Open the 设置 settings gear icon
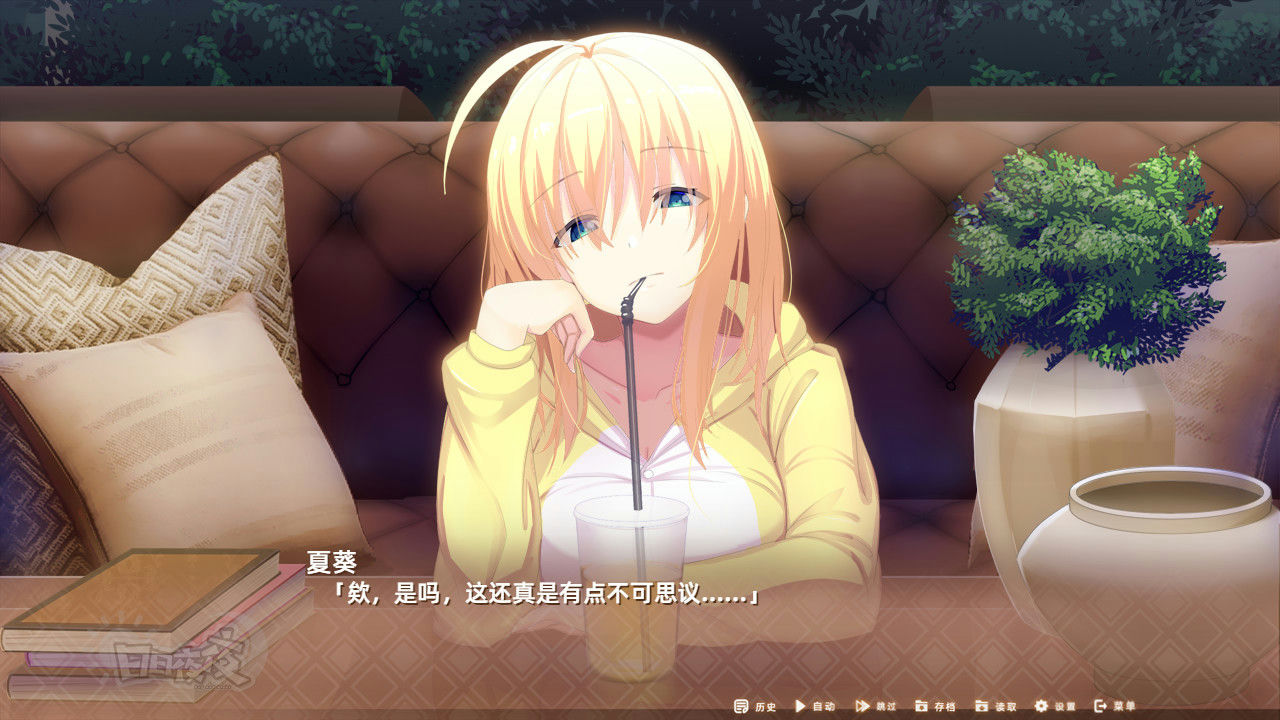1280x720 pixels. [x=1040, y=707]
